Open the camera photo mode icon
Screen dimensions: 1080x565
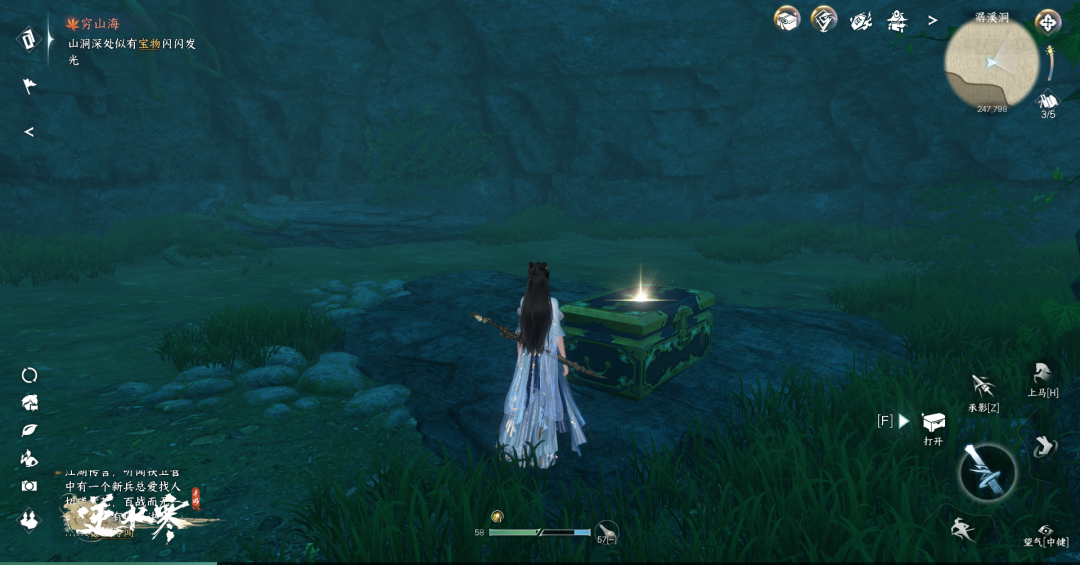tap(29, 486)
